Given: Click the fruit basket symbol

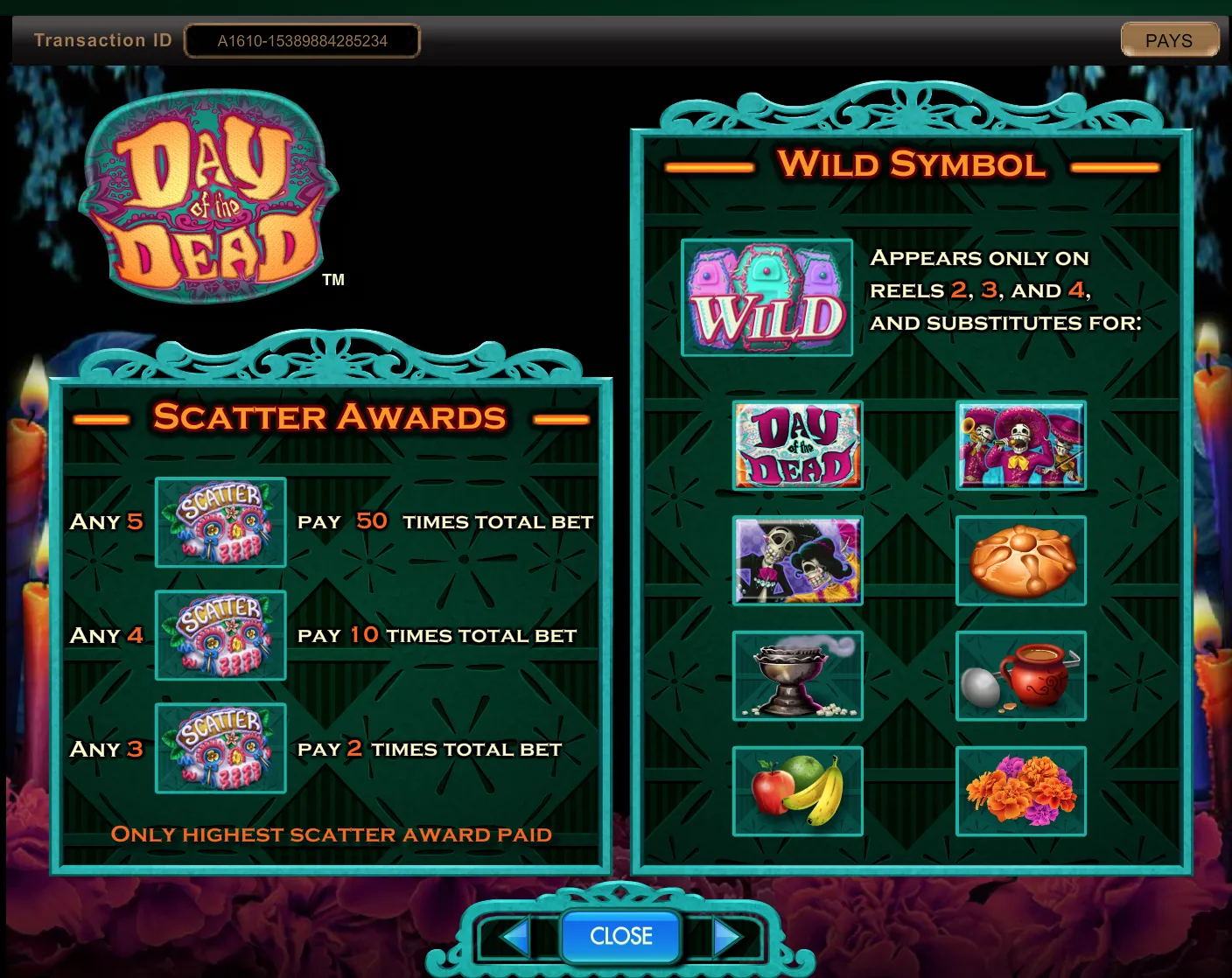Looking at the screenshot, I should click(796, 792).
